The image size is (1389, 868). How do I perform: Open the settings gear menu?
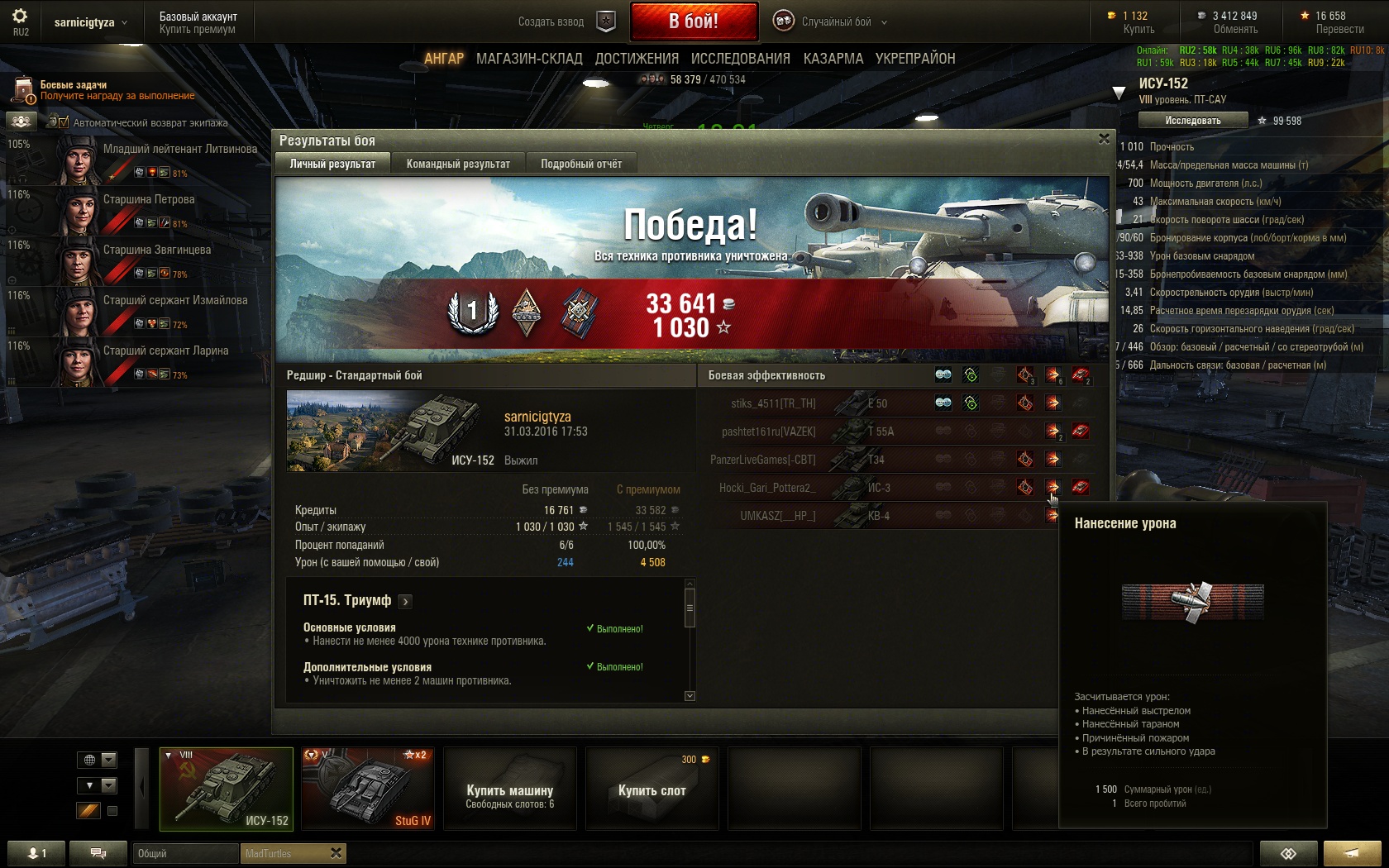click(x=20, y=17)
